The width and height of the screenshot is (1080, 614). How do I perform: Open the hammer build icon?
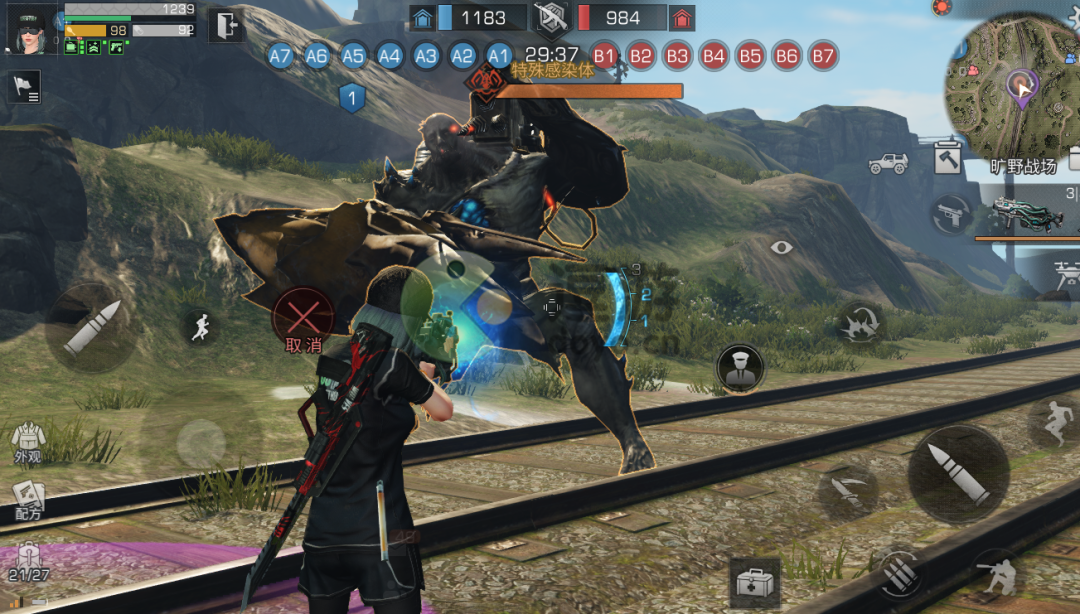point(947,160)
